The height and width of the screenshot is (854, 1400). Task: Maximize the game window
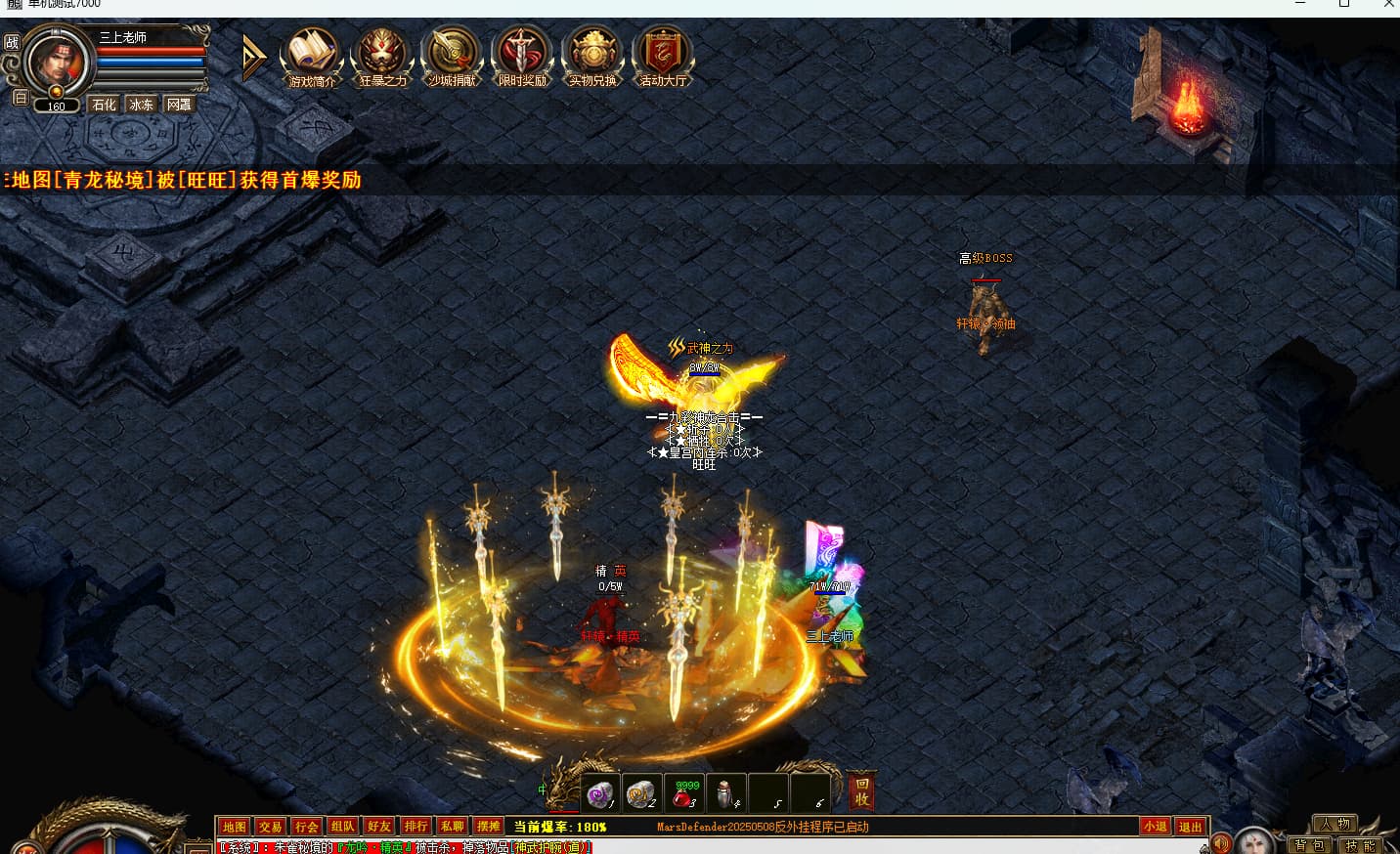(x=1344, y=5)
